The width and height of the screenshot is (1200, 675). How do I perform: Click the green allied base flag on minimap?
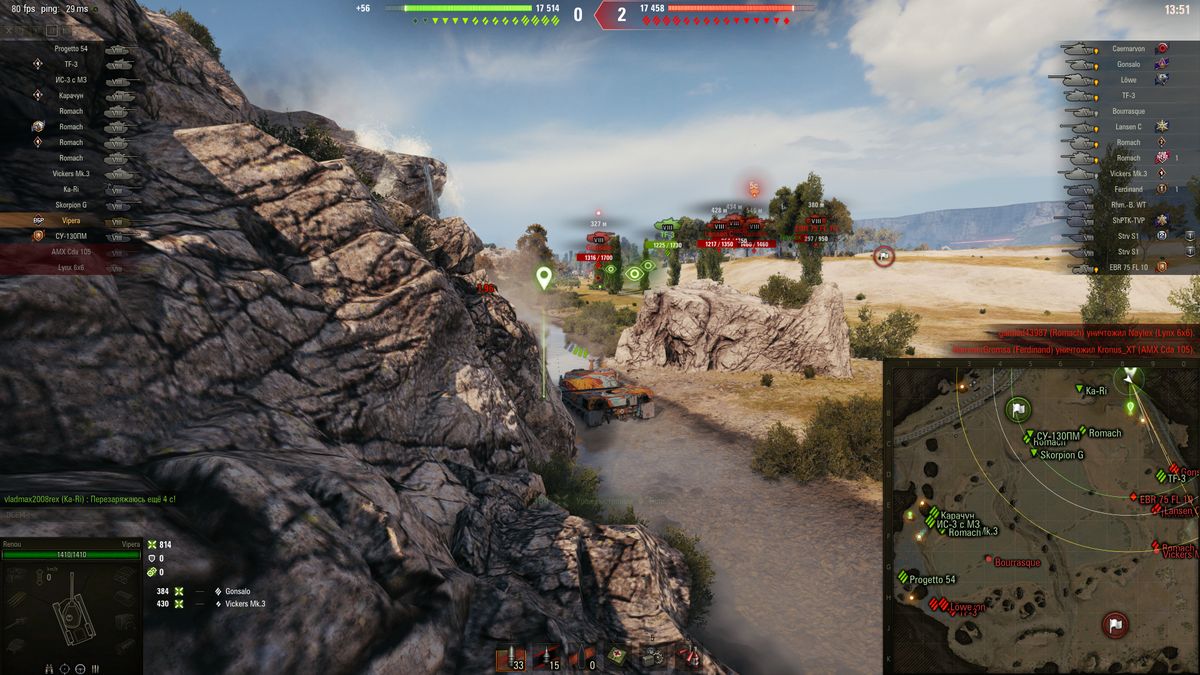1018,409
